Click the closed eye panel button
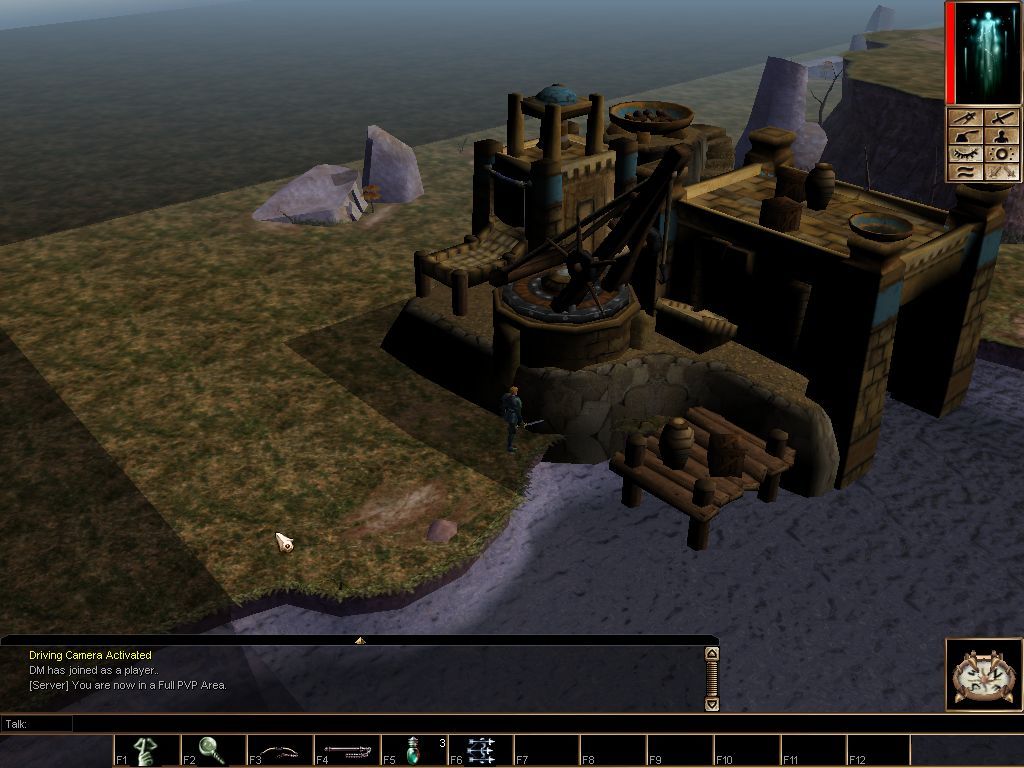The image size is (1024, 768). (966, 154)
